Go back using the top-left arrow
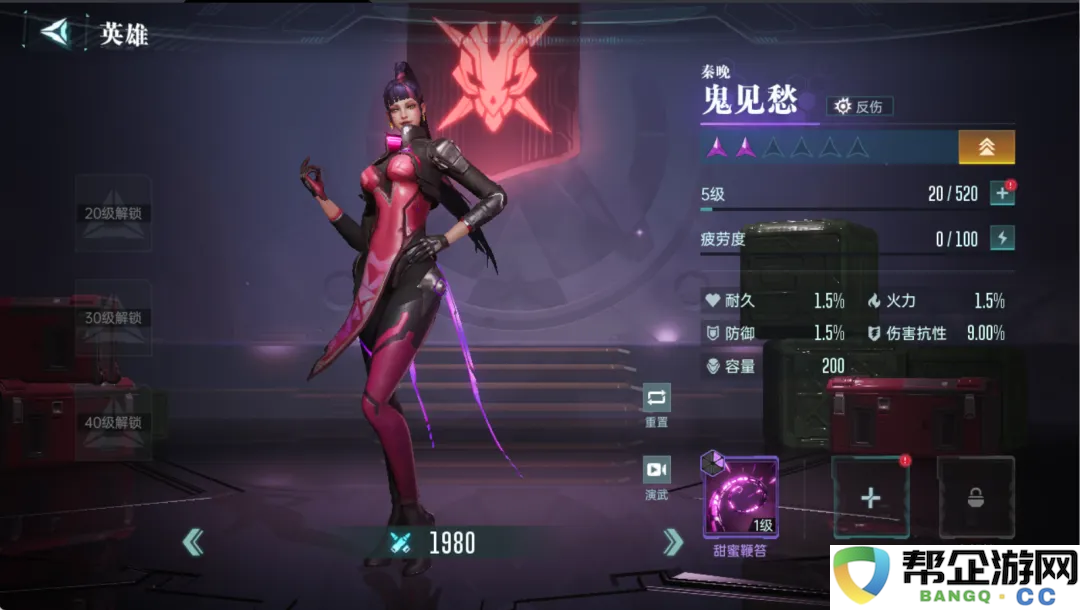1080x610 pixels. (56, 32)
